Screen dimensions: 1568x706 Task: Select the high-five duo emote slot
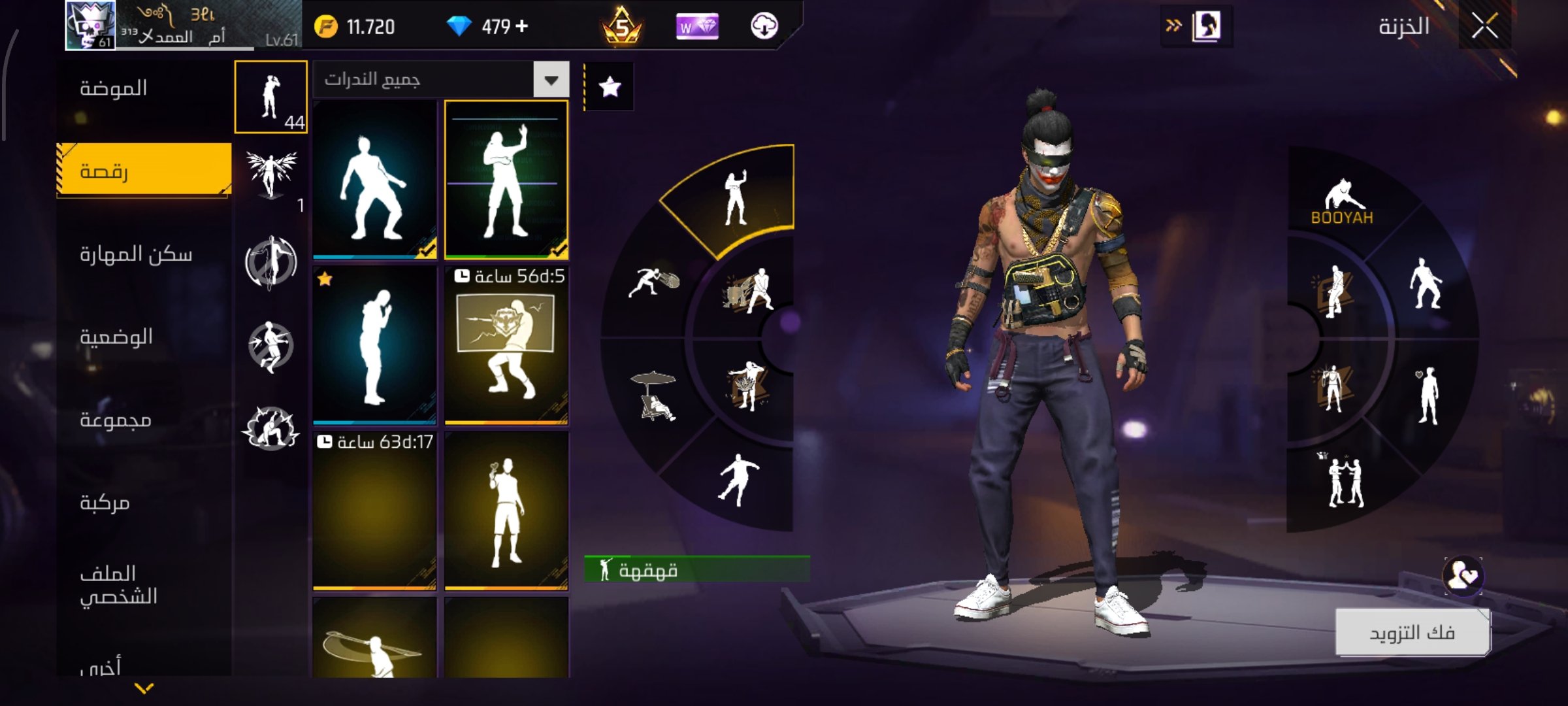tap(1345, 480)
